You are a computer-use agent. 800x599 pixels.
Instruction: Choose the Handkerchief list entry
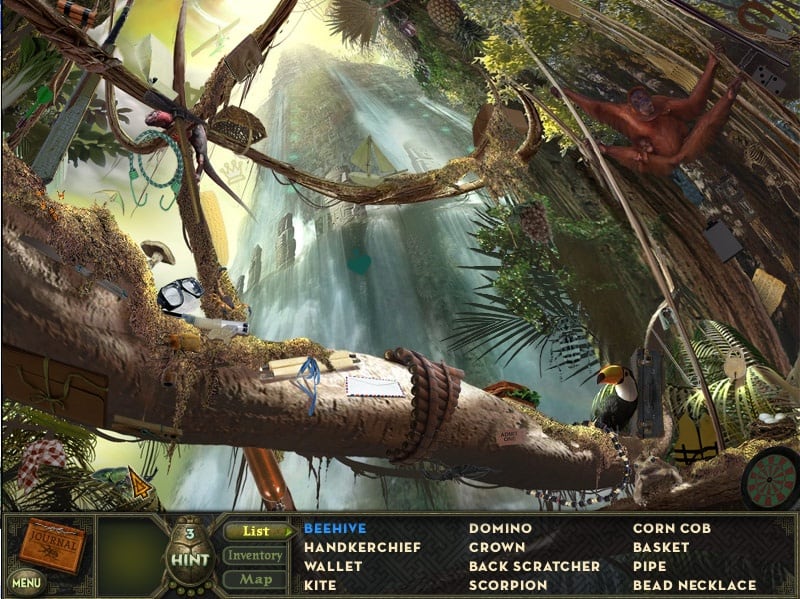pyautogui.click(x=362, y=547)
